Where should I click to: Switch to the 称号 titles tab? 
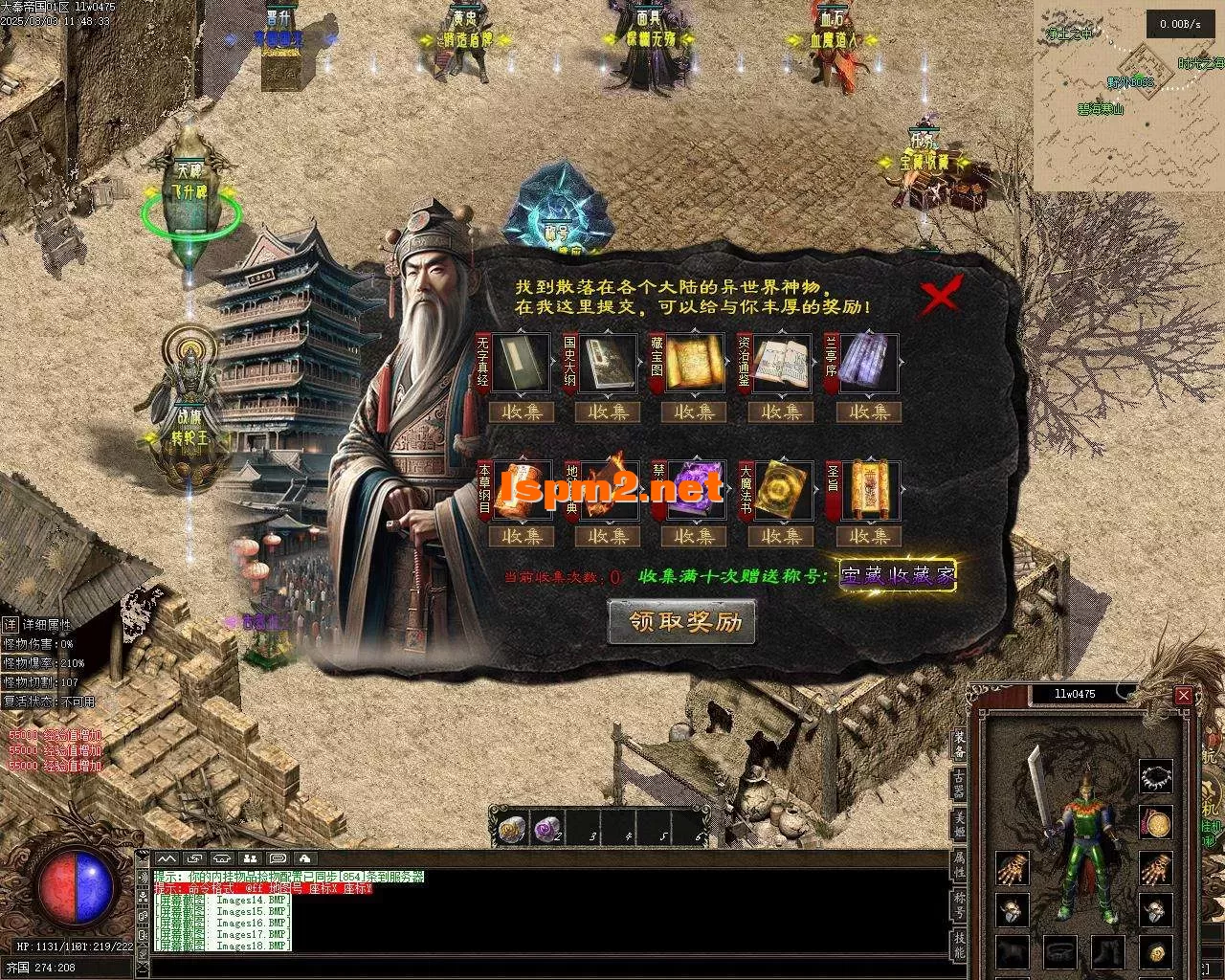[x=959, y=902]
